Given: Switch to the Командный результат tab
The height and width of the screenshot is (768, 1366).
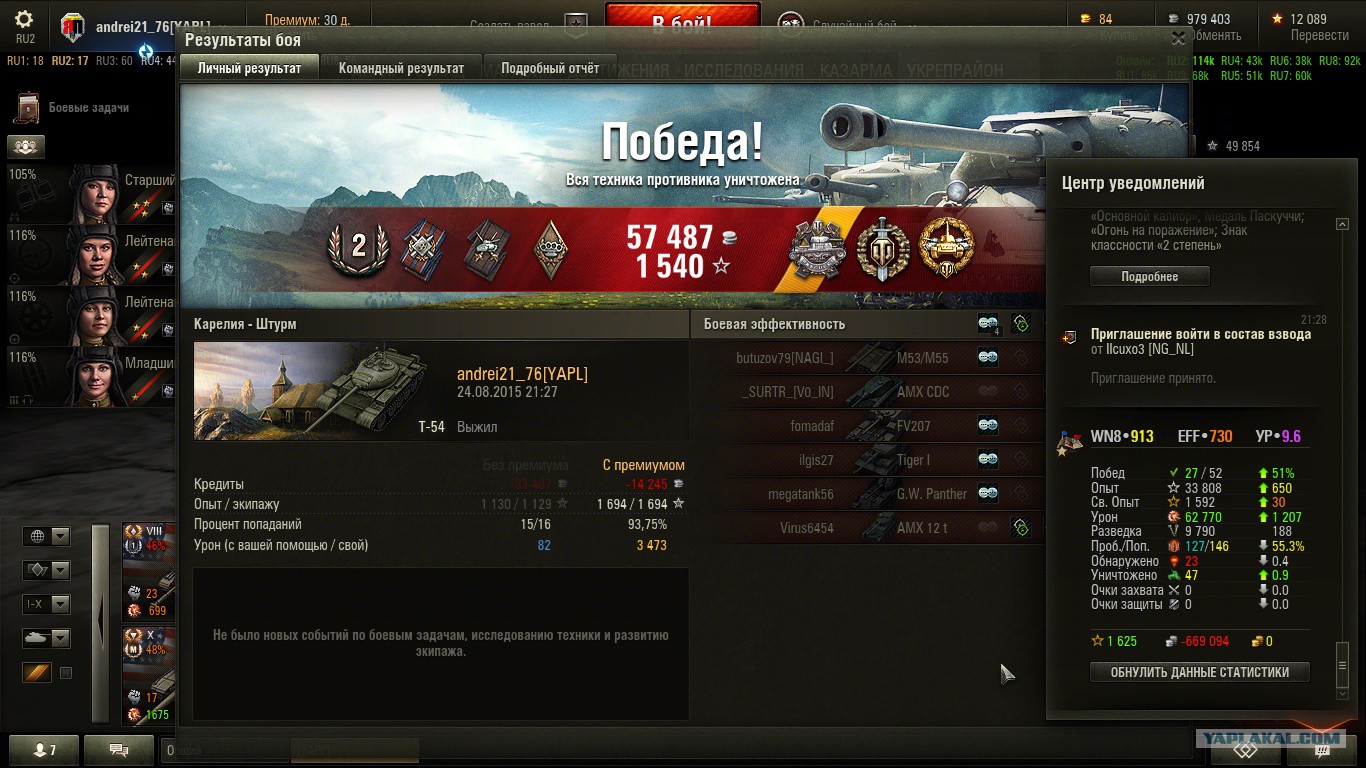Looking at the screenshot, I should pos(401,68).
